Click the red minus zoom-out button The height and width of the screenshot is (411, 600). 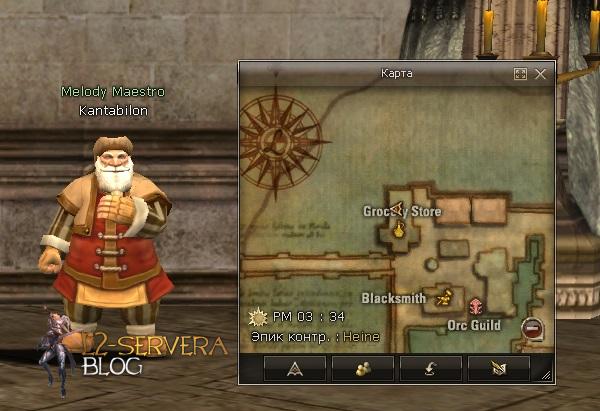point(532,327)
